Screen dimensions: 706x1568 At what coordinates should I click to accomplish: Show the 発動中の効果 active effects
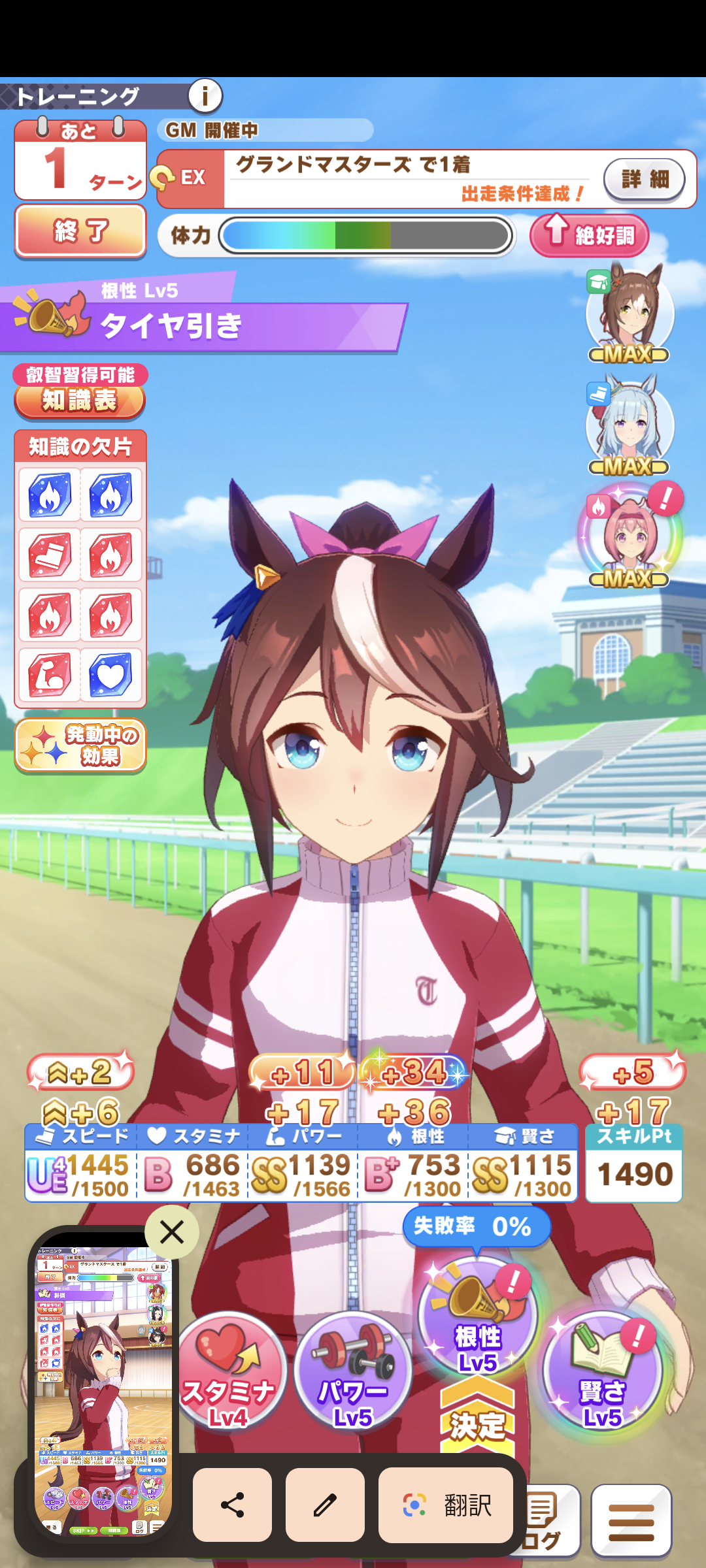tap(80, 745)
